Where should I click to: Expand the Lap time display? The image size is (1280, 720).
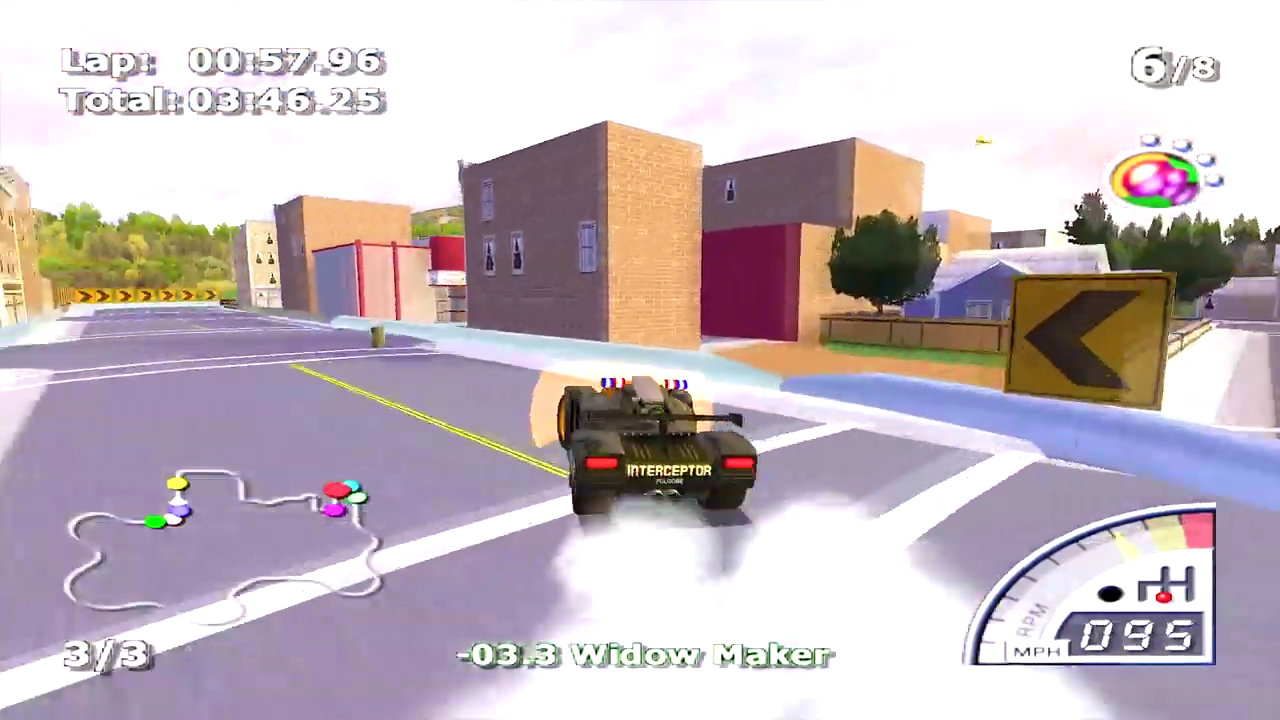point(222,62)
